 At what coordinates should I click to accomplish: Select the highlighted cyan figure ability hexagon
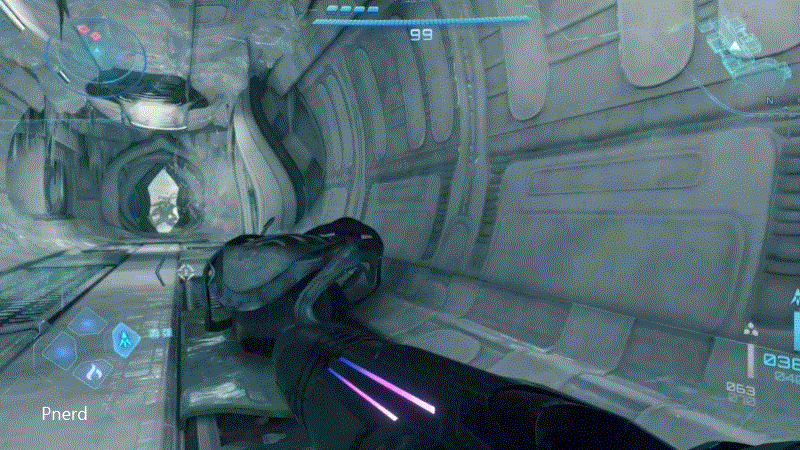(x=125, y=338)
